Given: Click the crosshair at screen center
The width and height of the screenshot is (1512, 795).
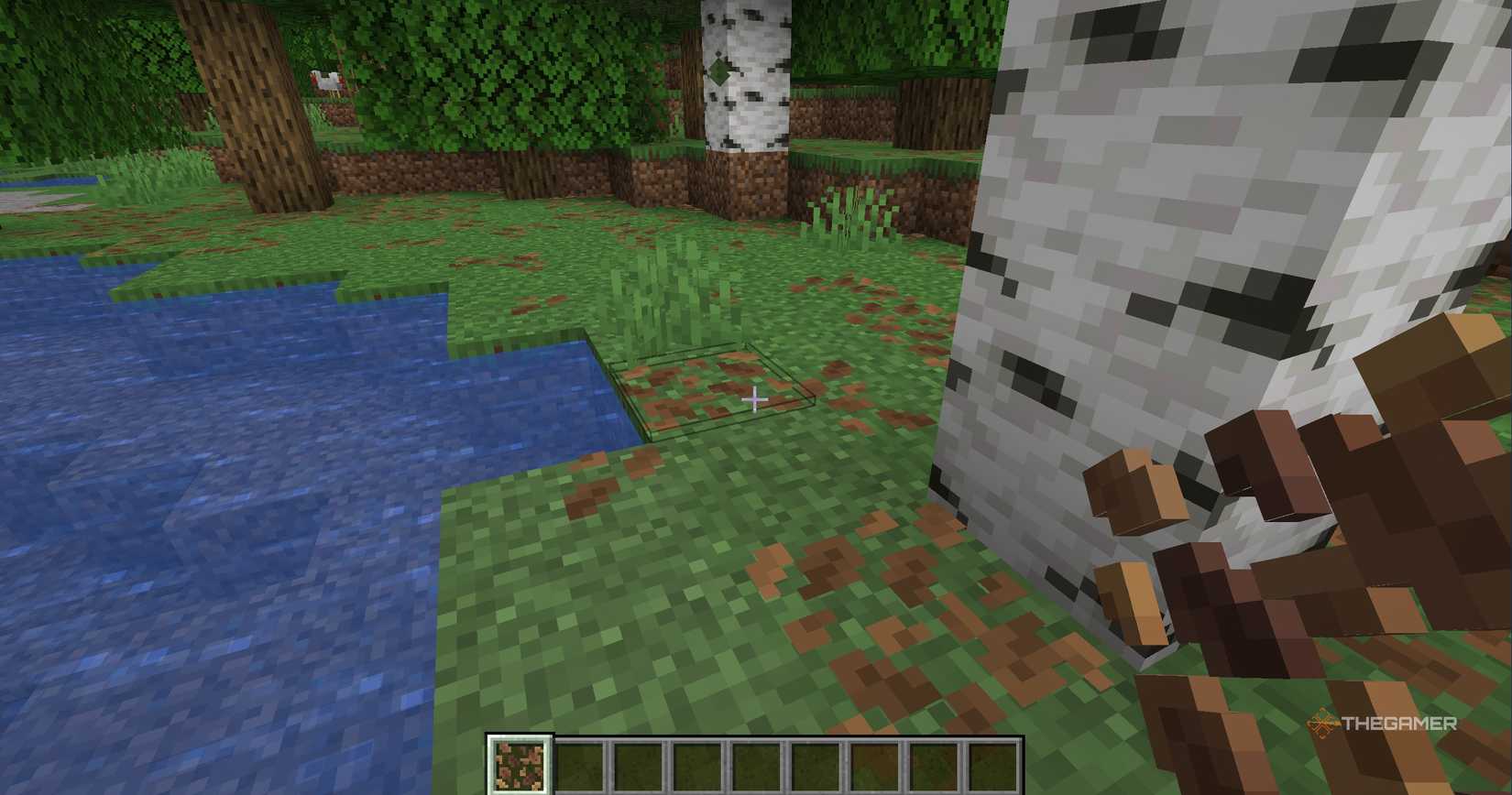Looking at the screenshot, I should point(753,399).
